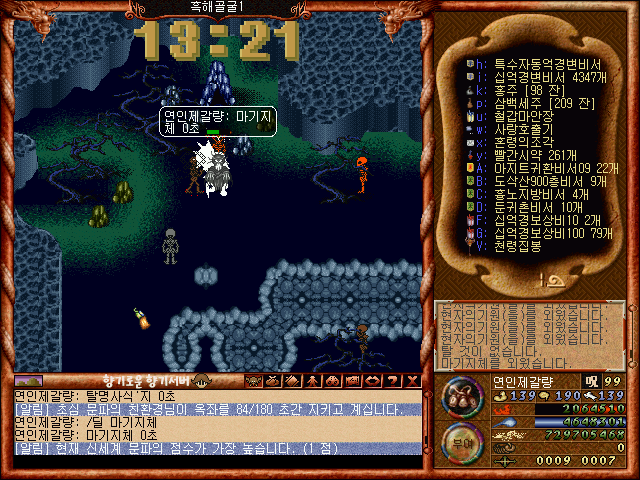Select the 혼령의조각 inventory item
Image resolution: width=640 pixels, height=480 pixels.
(x=515, y=142)
